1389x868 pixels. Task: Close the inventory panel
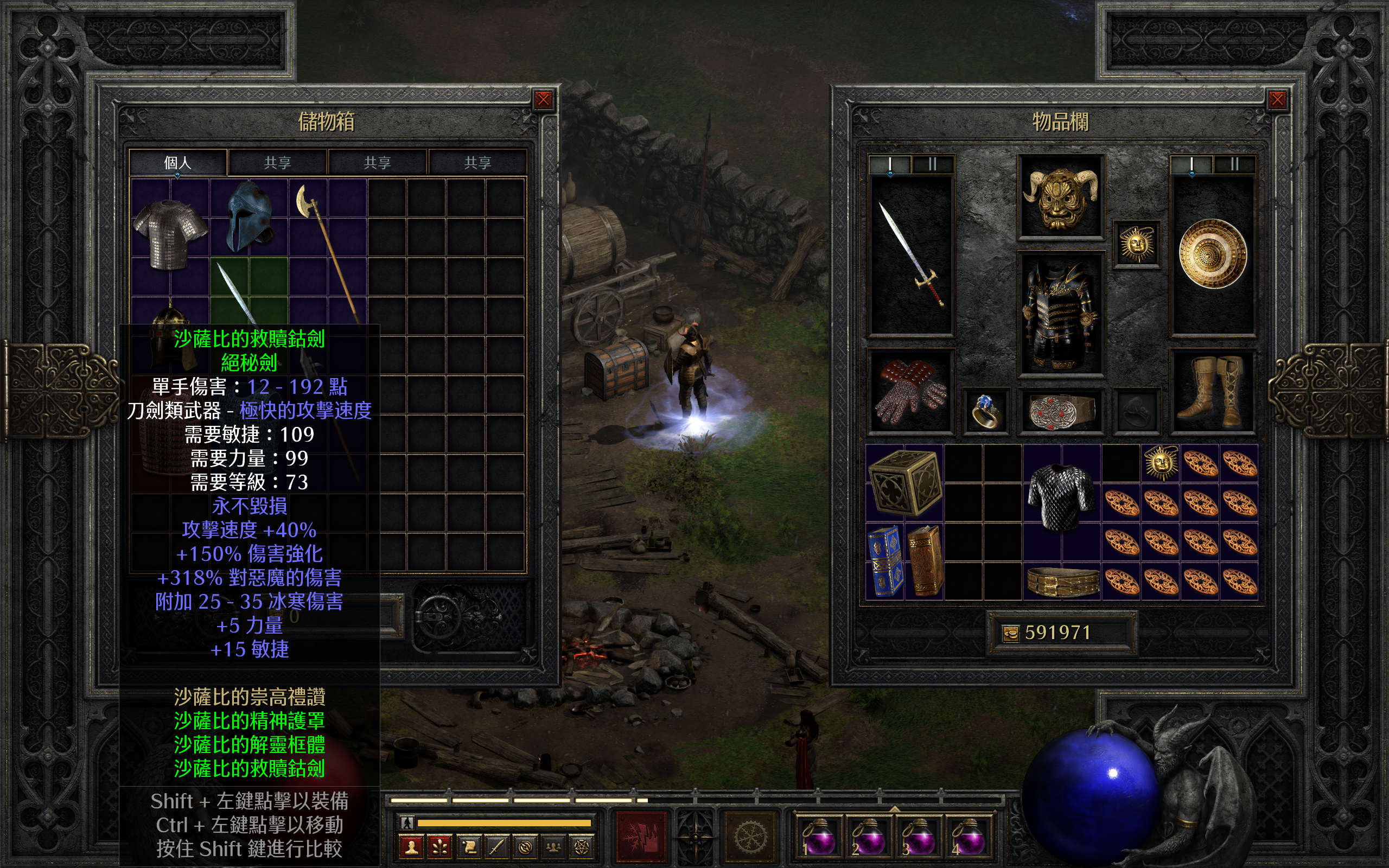1277,100
